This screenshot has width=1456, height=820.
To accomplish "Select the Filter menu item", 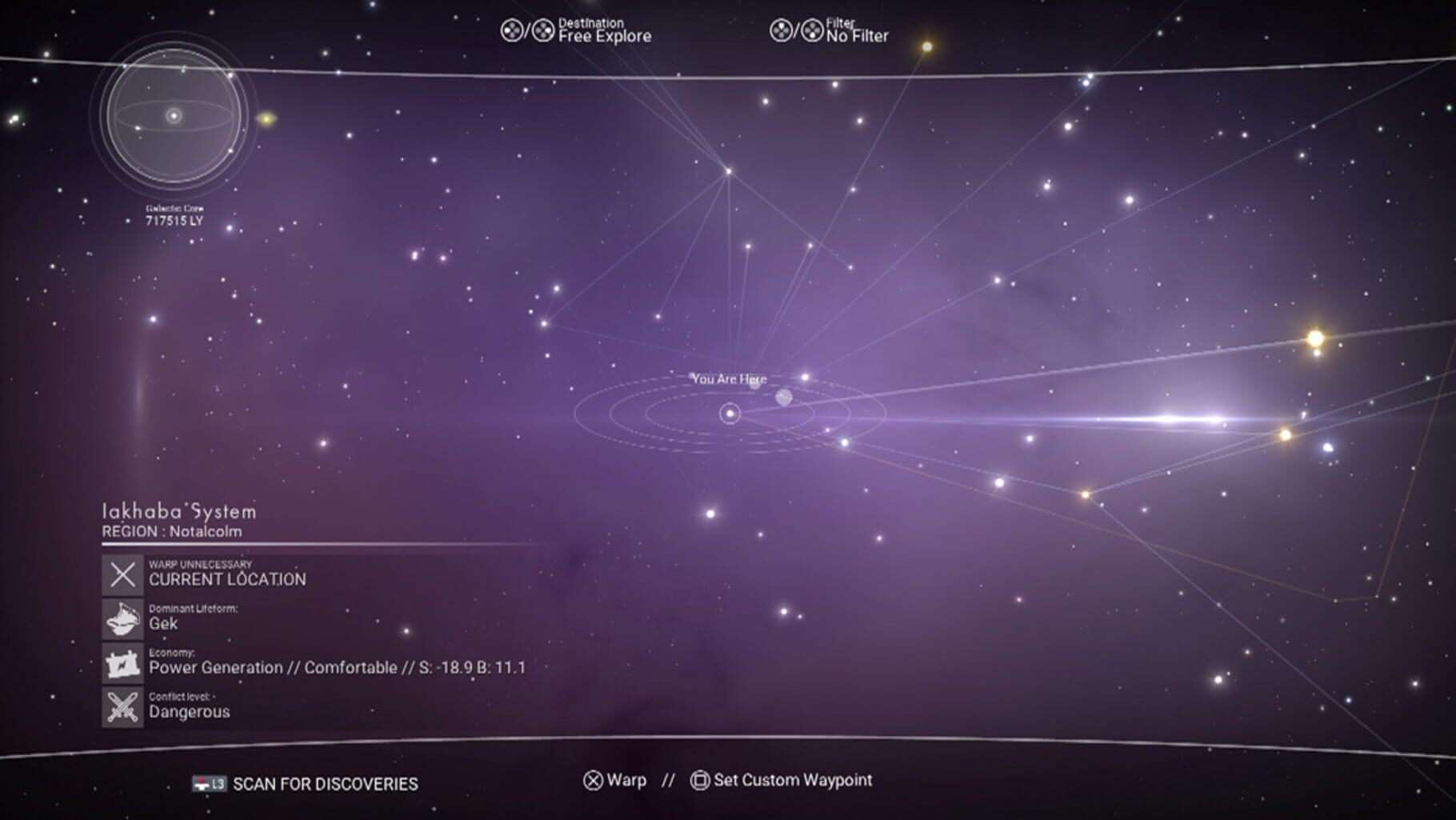I will pos(842,23).
